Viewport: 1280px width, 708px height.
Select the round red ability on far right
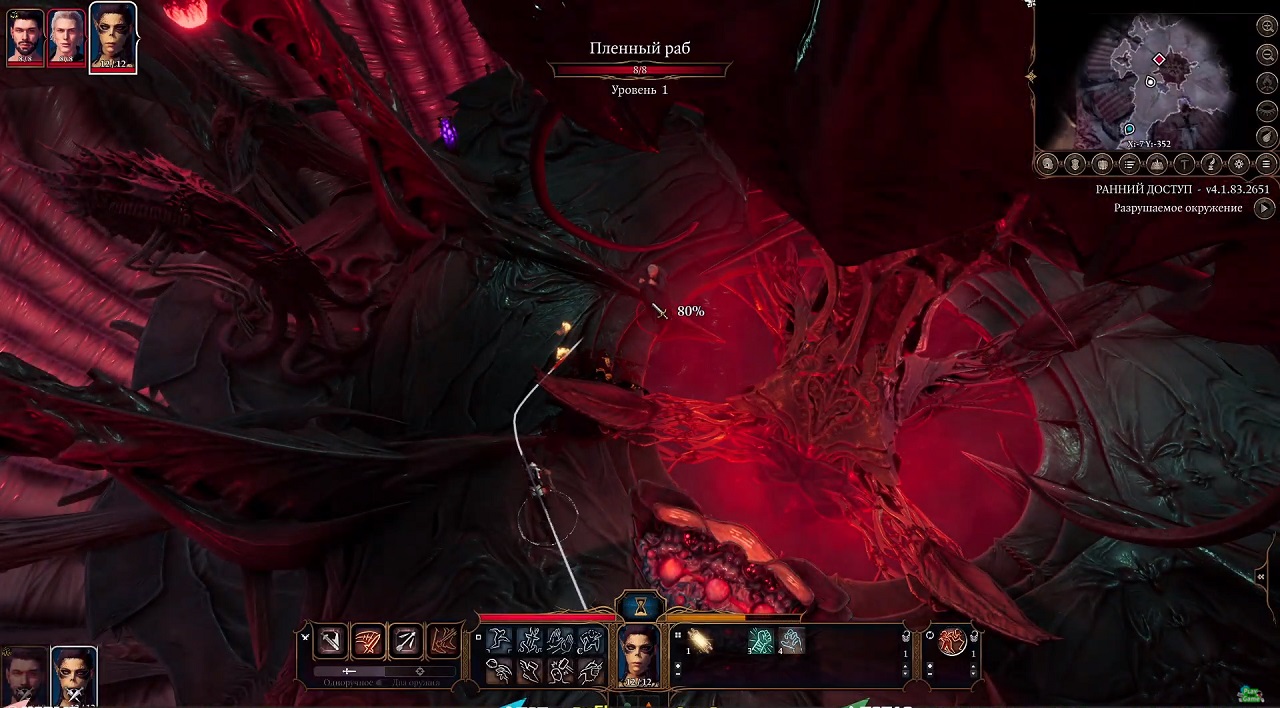coord(952,641)
